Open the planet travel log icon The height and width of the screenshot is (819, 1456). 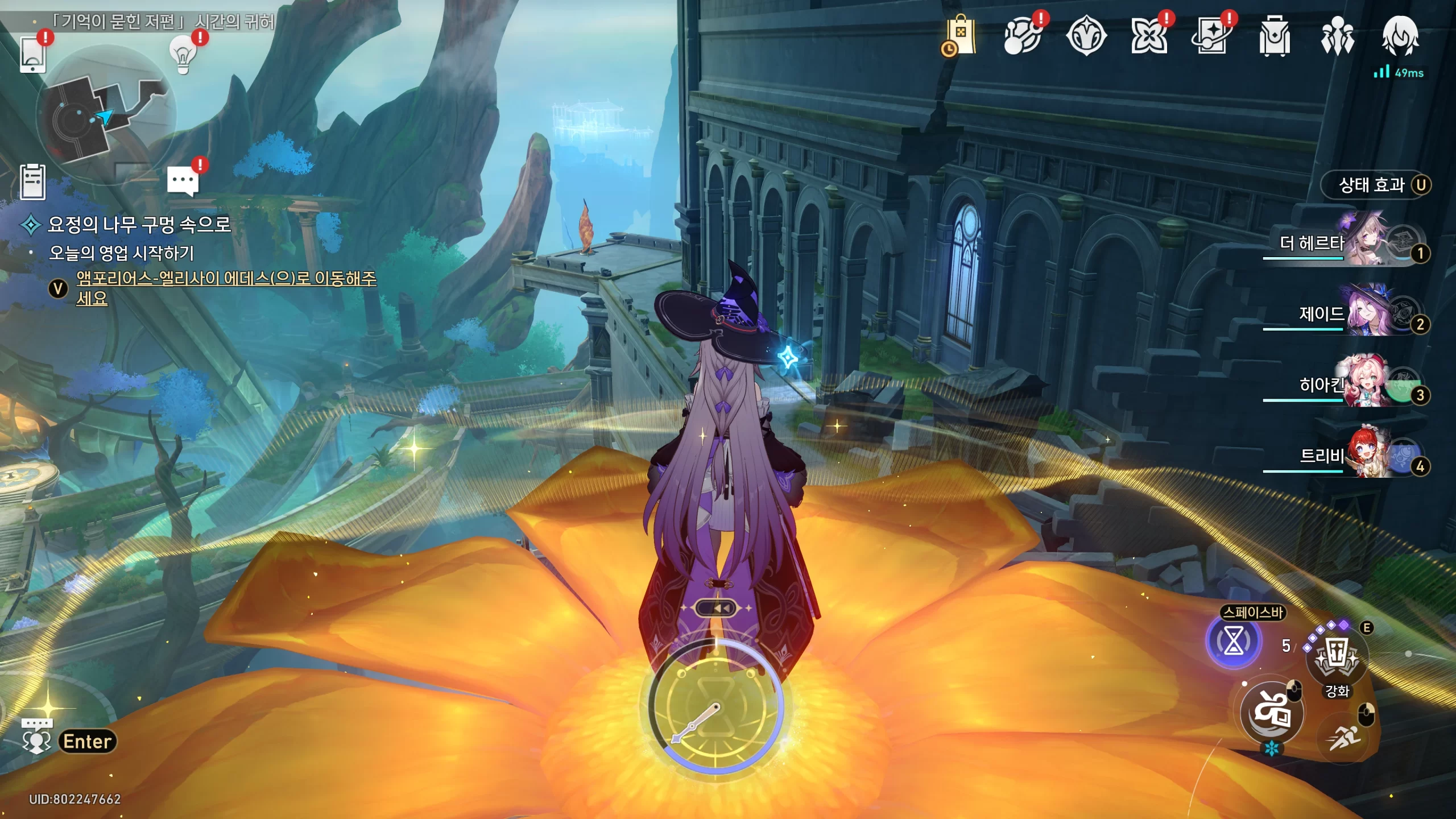click(1022, 36)
